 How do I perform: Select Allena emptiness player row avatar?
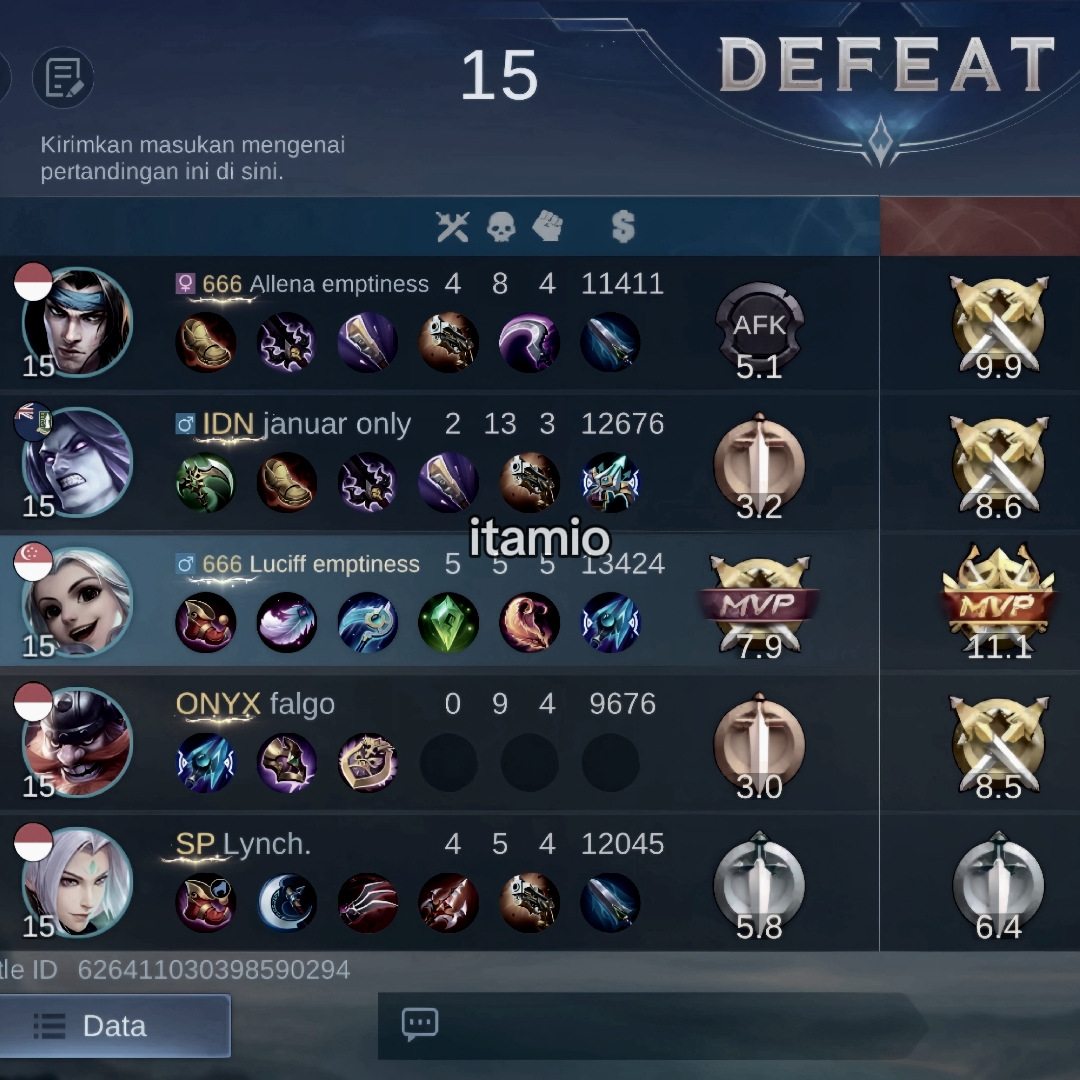tap(77, 322)
